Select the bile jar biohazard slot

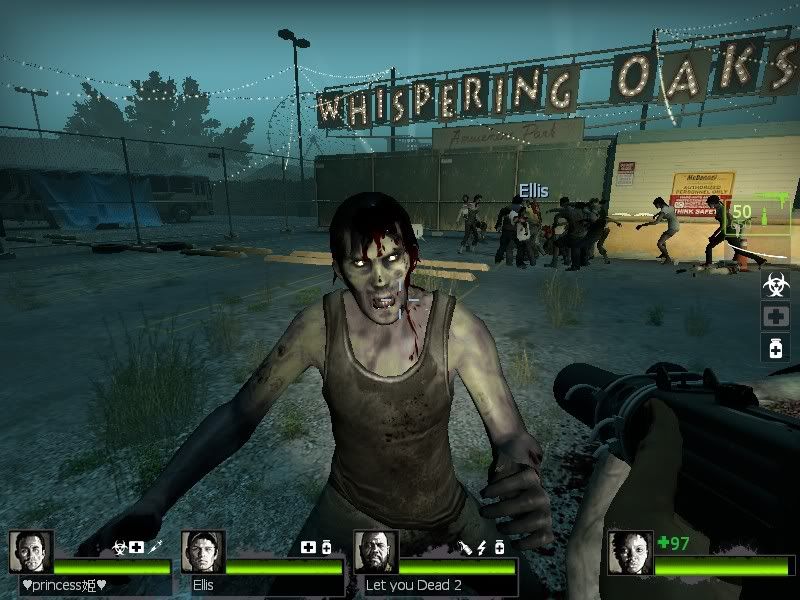click(x=775, y=286)
